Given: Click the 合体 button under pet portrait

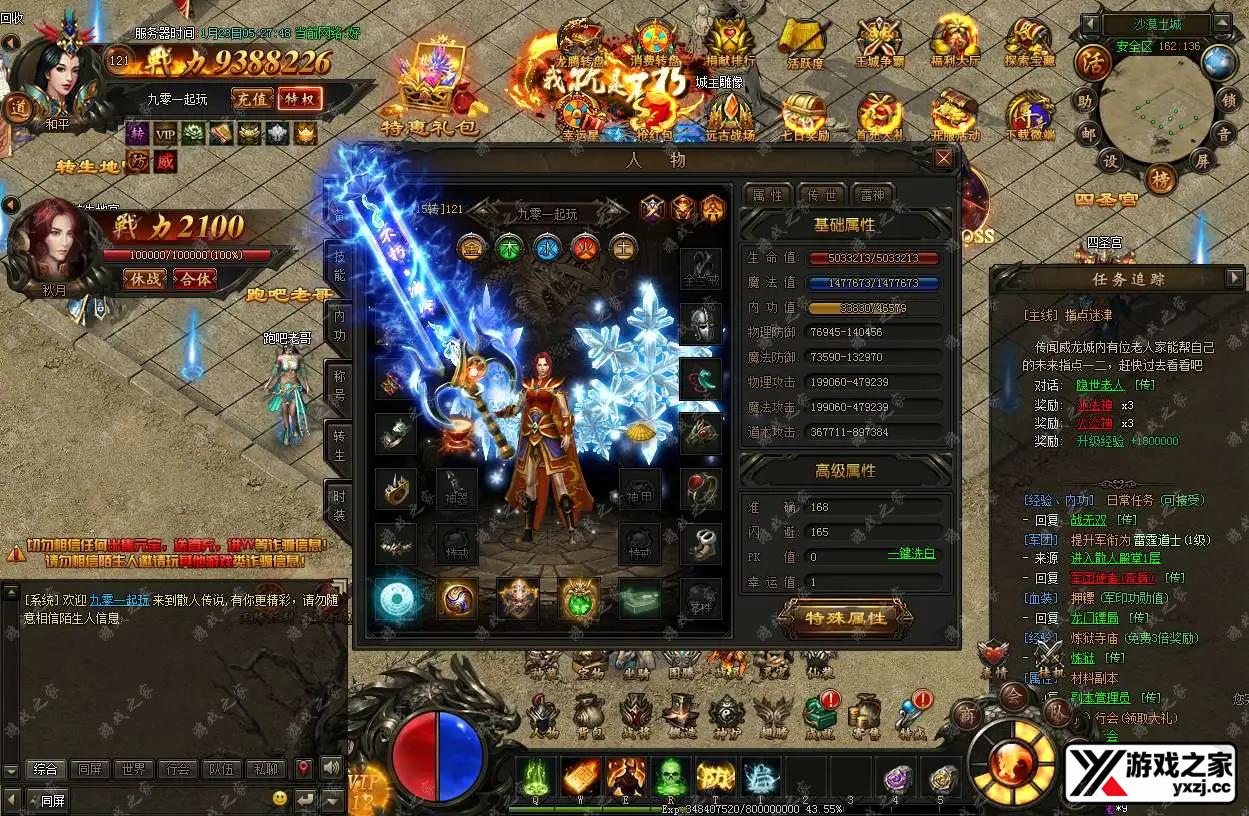Looking at the screenshot, I should (x=196, y=279).
